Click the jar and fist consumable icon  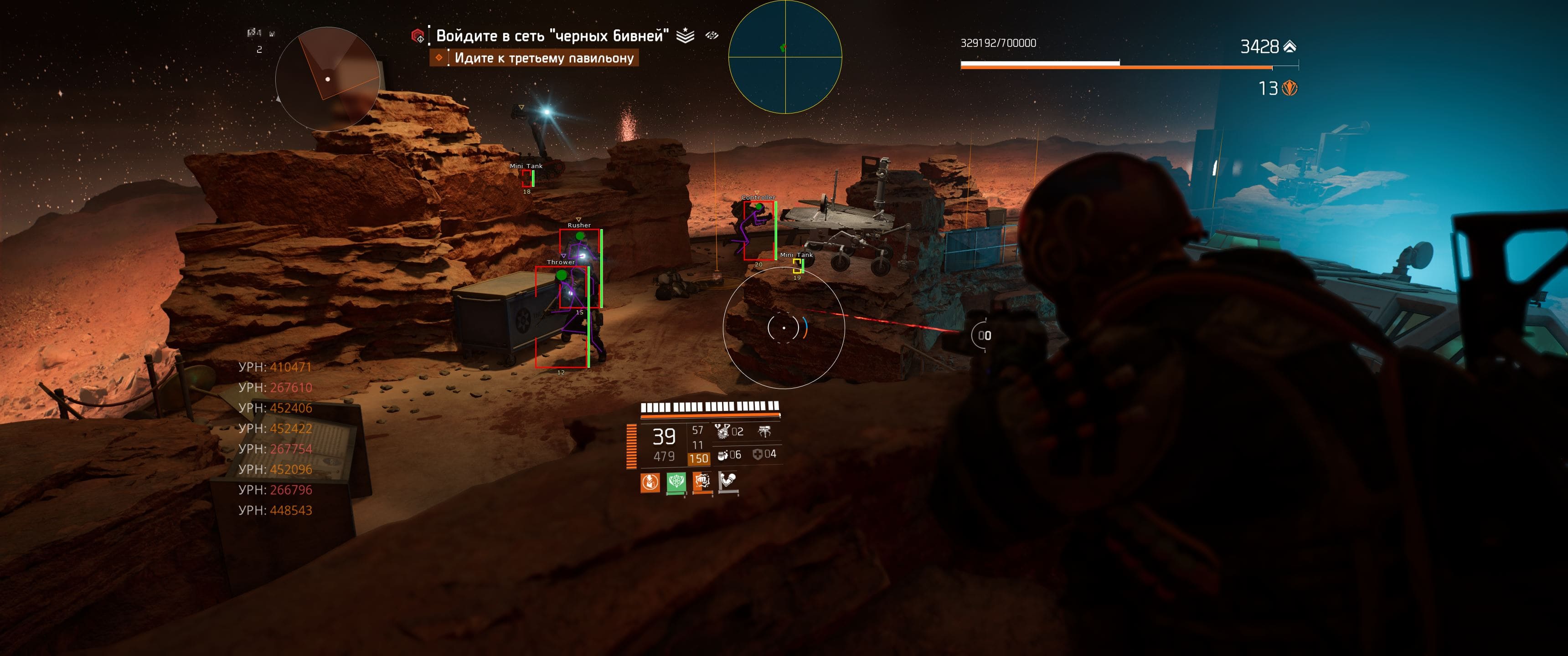point(722,455)
